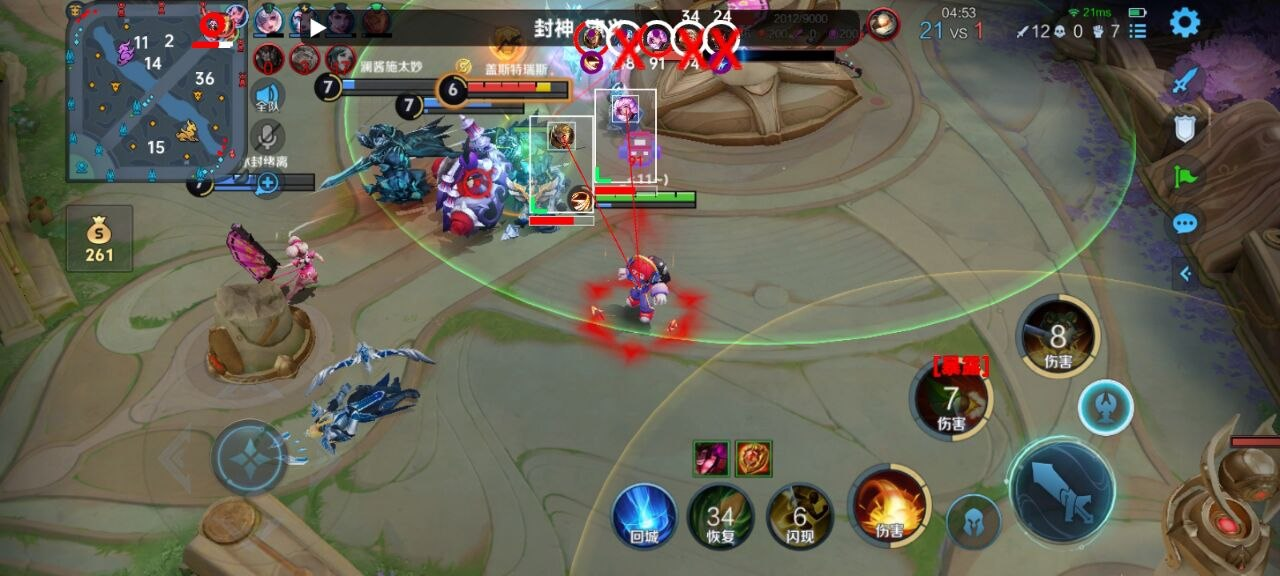Image resolution: width=1280 pixels, height=576 pixels.
Task: Send the shield defend signal
Action: tap(1185, 129)
